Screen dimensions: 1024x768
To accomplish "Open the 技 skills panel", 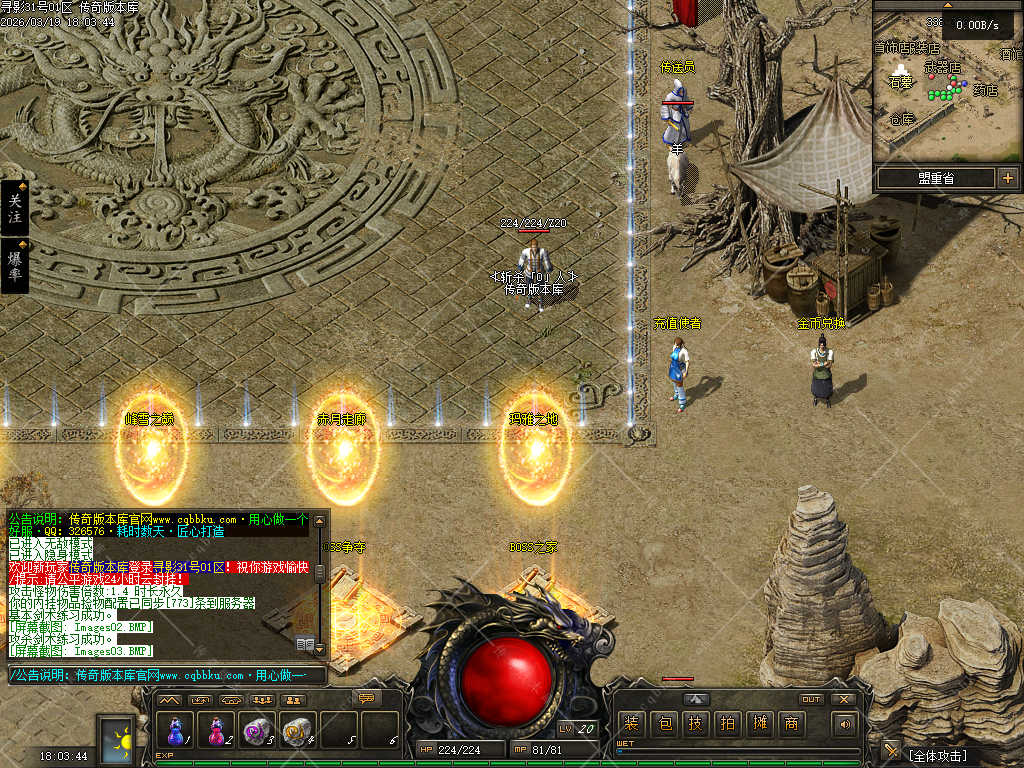I will click(x=695, y=724).
